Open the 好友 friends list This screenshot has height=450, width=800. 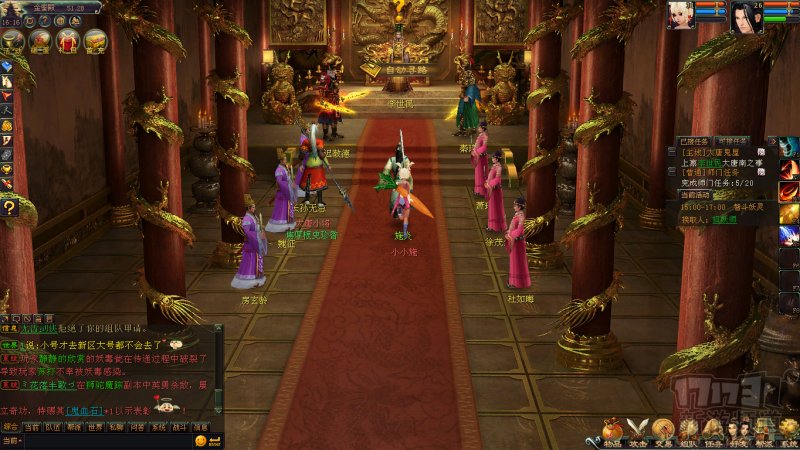click(739, 432)
